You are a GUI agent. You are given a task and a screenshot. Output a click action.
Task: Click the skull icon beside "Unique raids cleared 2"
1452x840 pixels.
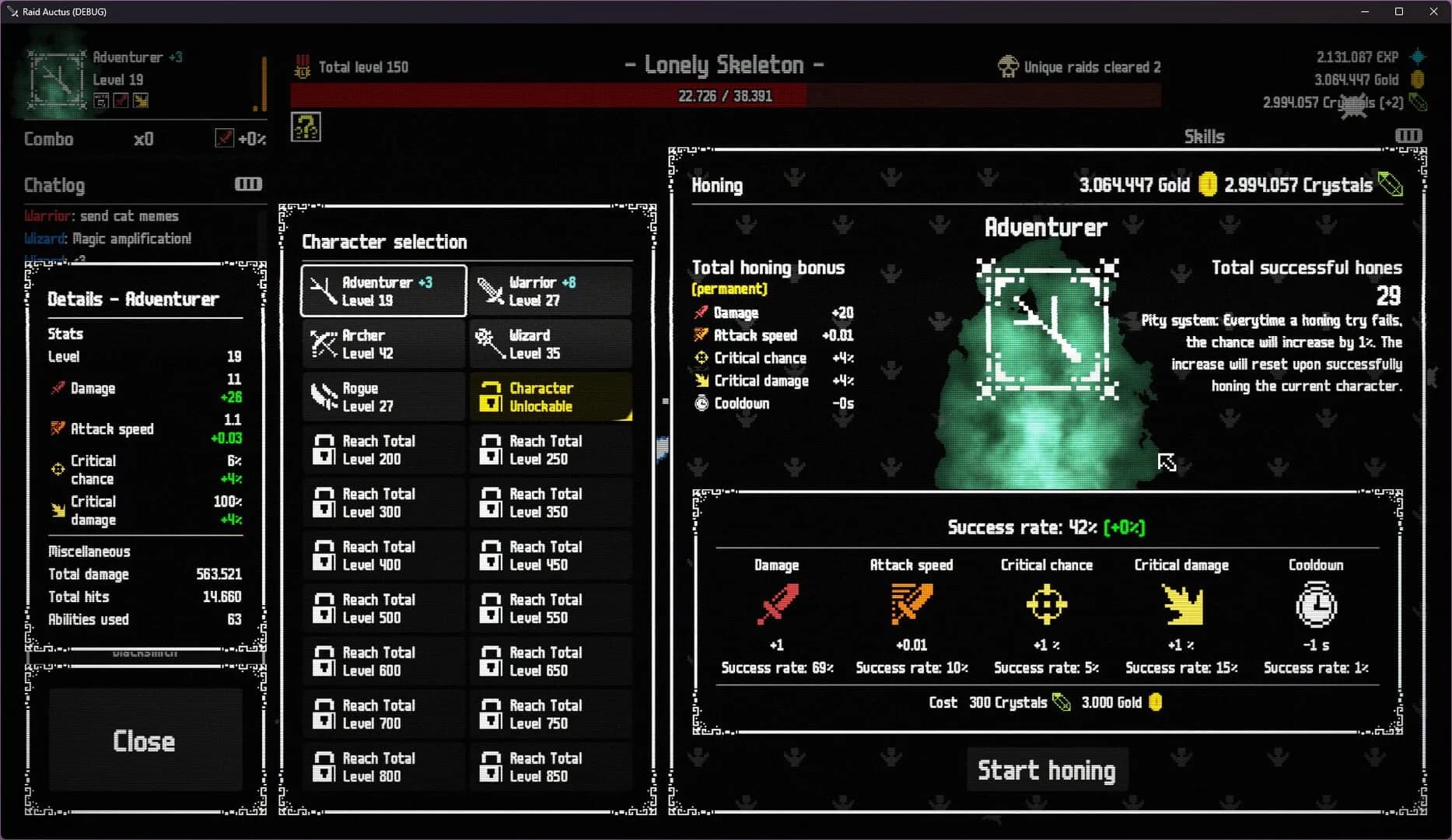pyautogui.click(x=1009, y=66)
